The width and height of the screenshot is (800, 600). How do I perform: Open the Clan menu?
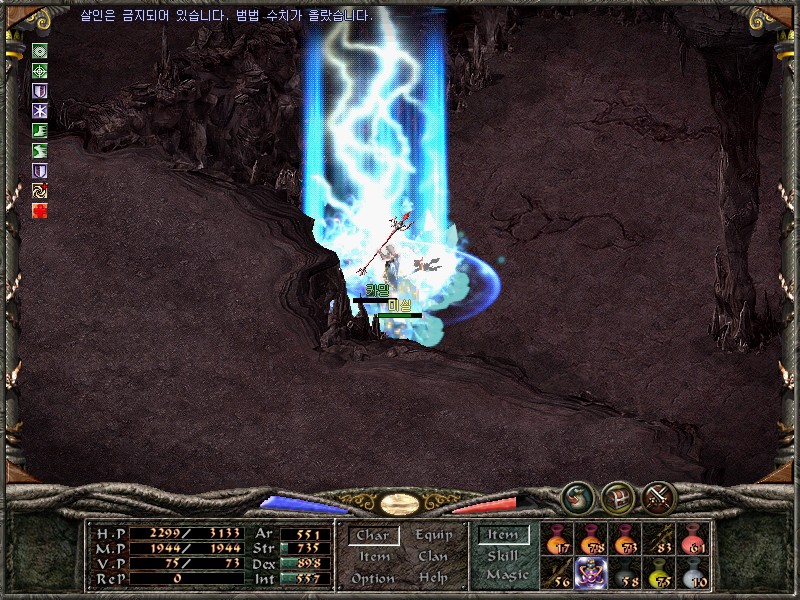[x=433, y=557]
